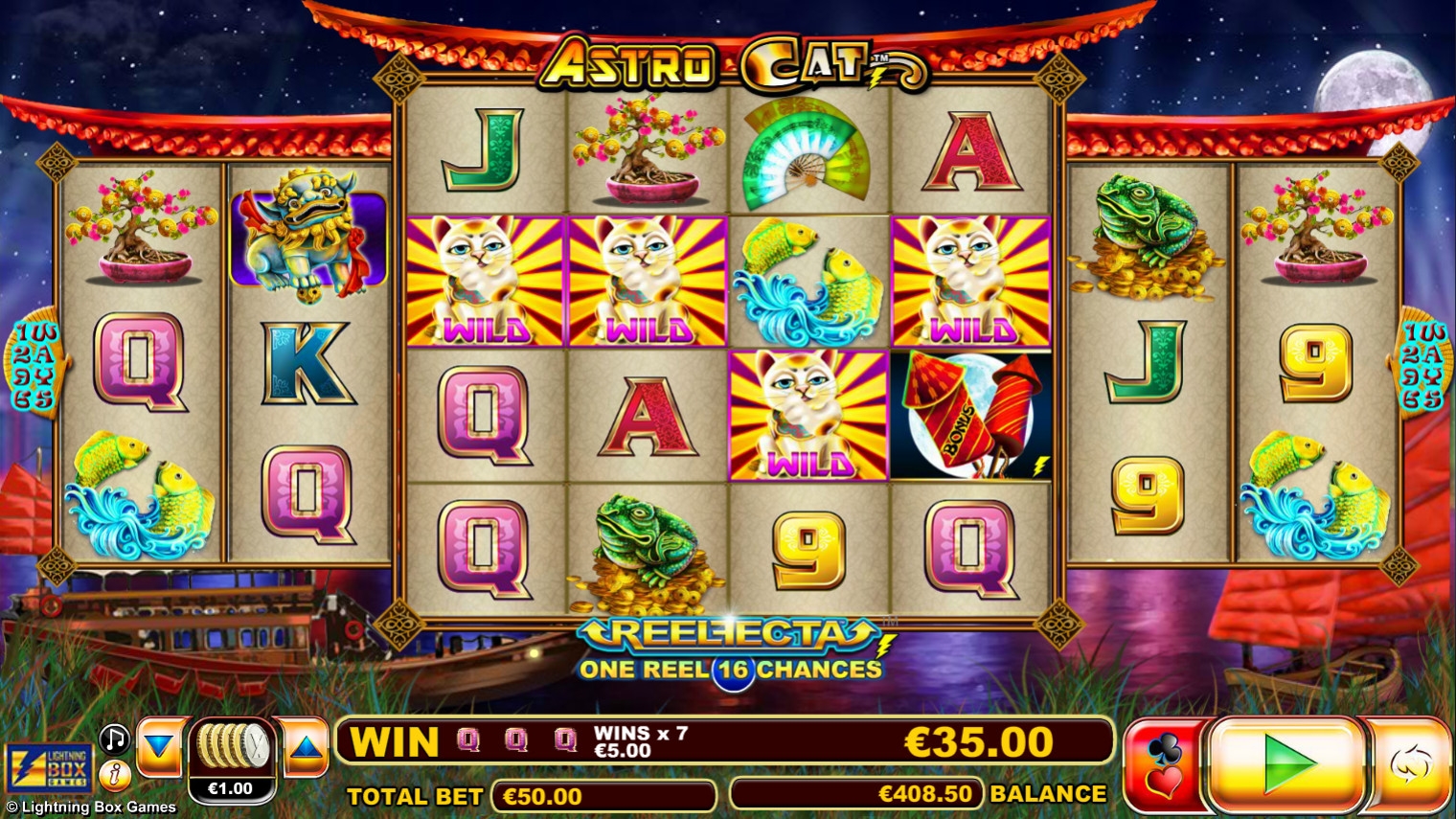Click the coin stack bet selector

pos(232,747)
